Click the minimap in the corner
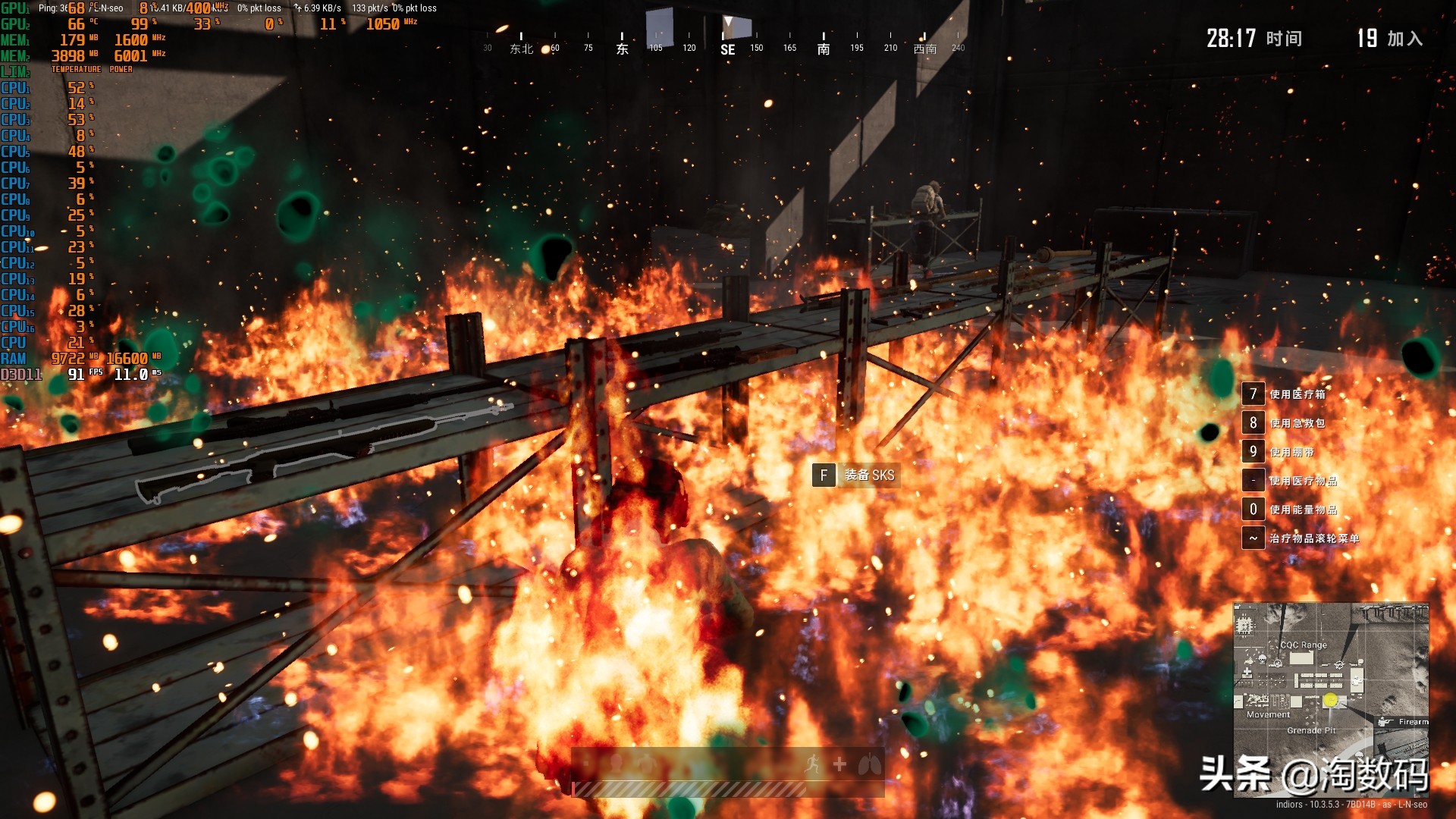 coord(1331,698)
